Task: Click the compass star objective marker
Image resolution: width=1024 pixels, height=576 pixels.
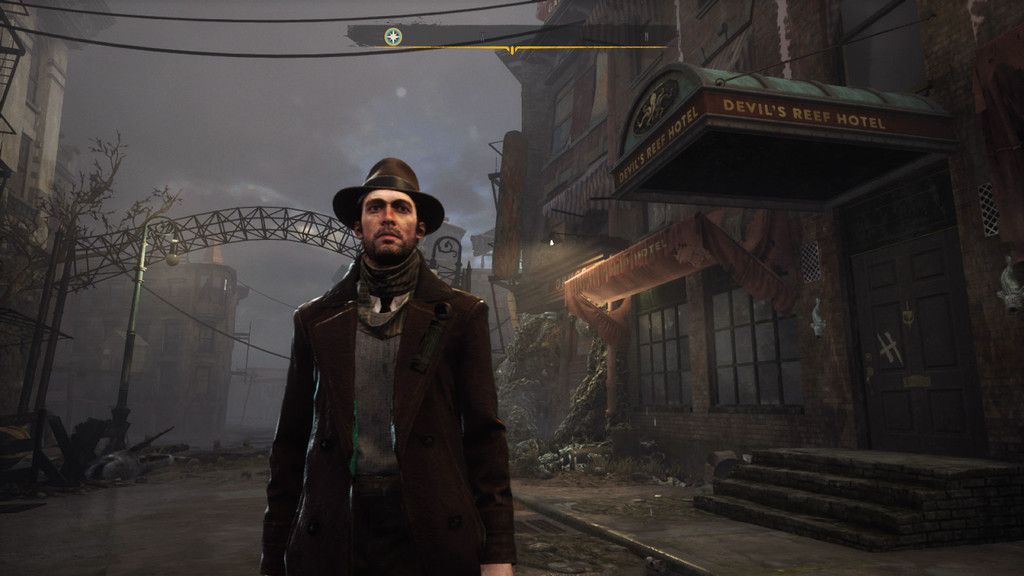Action: (x=393, y=37)
